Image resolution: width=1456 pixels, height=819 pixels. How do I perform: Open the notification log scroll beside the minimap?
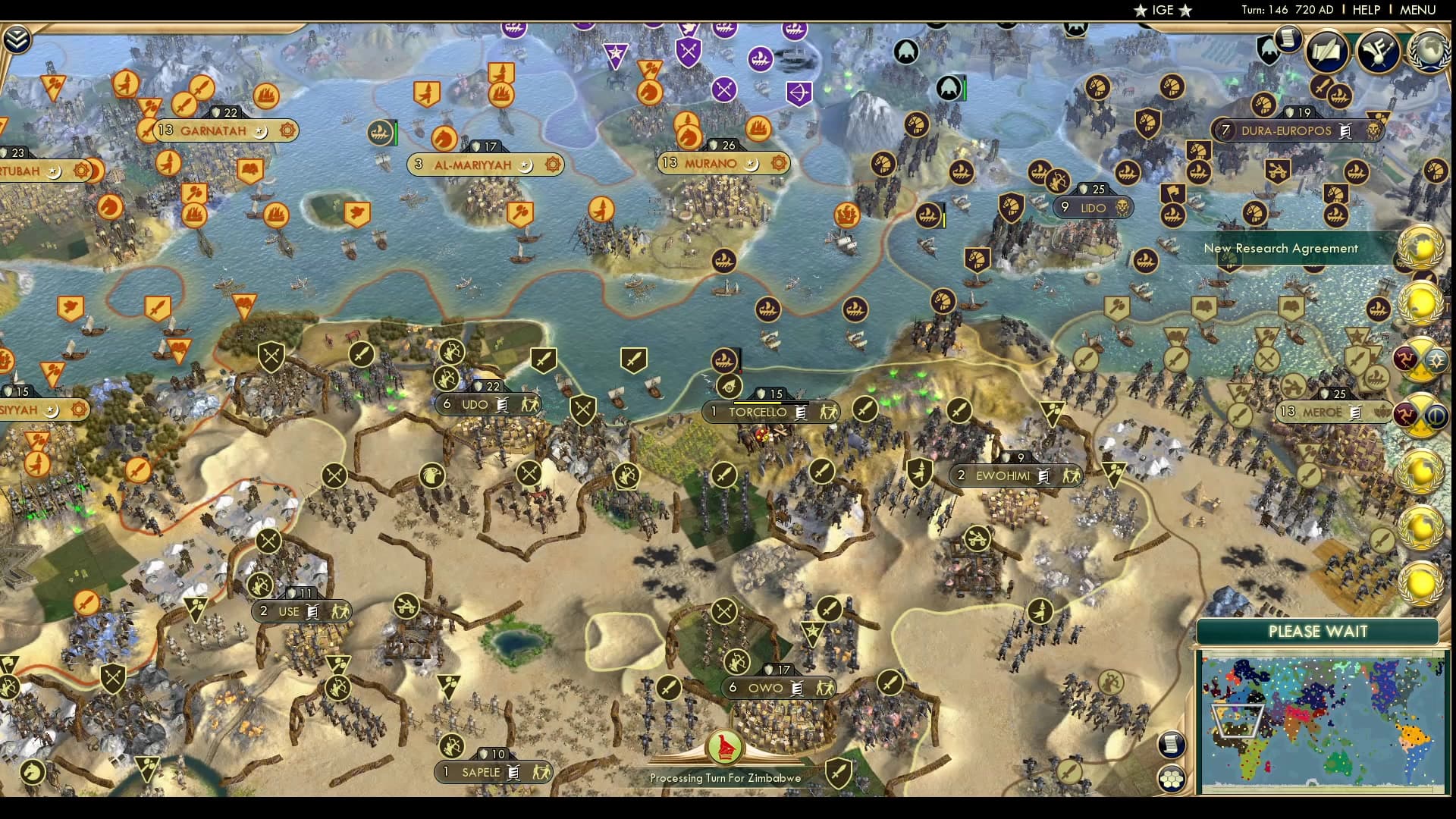coord(1172,744)
